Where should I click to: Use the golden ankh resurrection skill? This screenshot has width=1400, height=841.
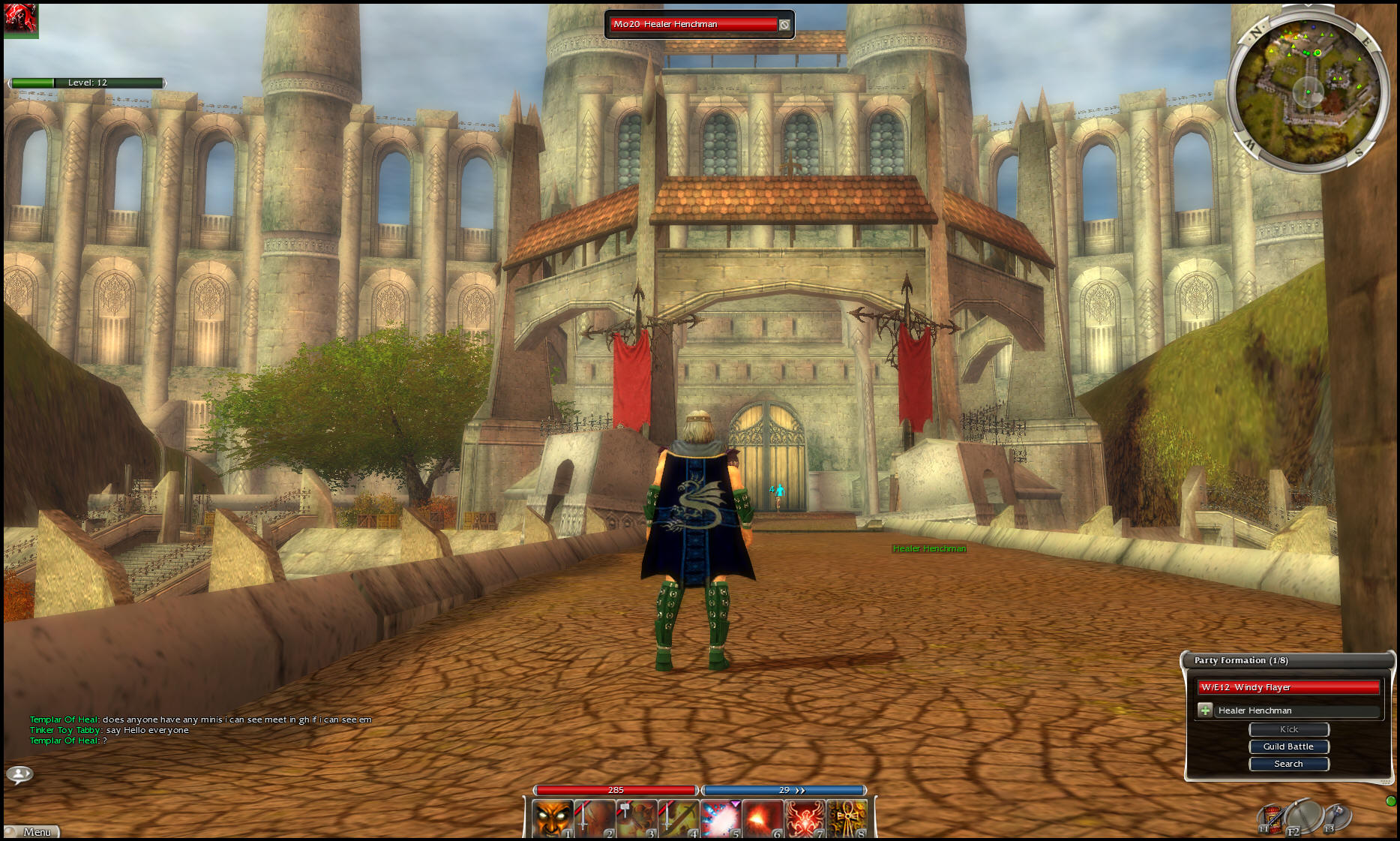847,818
